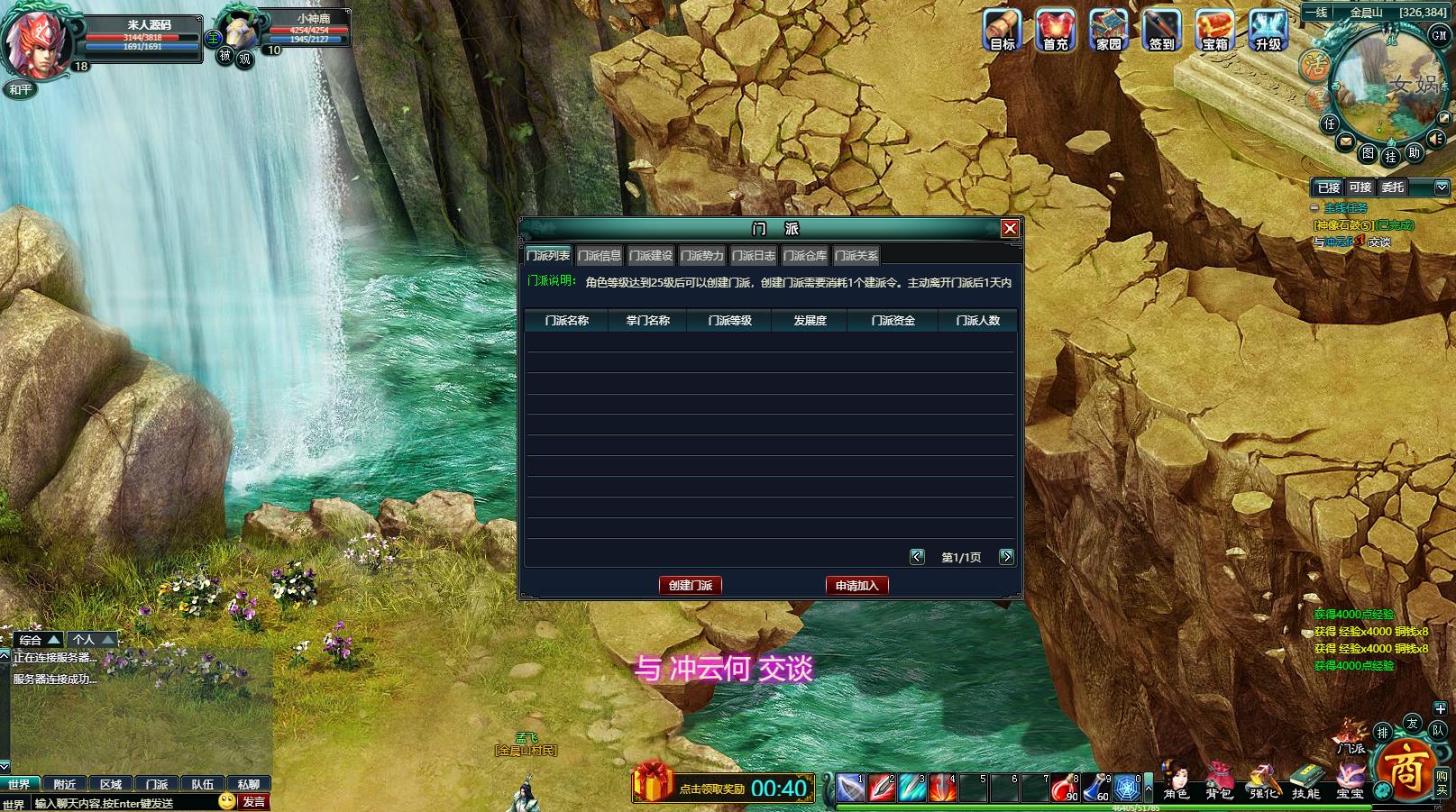Select the 门派关系 tab
Screen dimensions: 1456x812
pyautogui.click(x=856, y=256)
